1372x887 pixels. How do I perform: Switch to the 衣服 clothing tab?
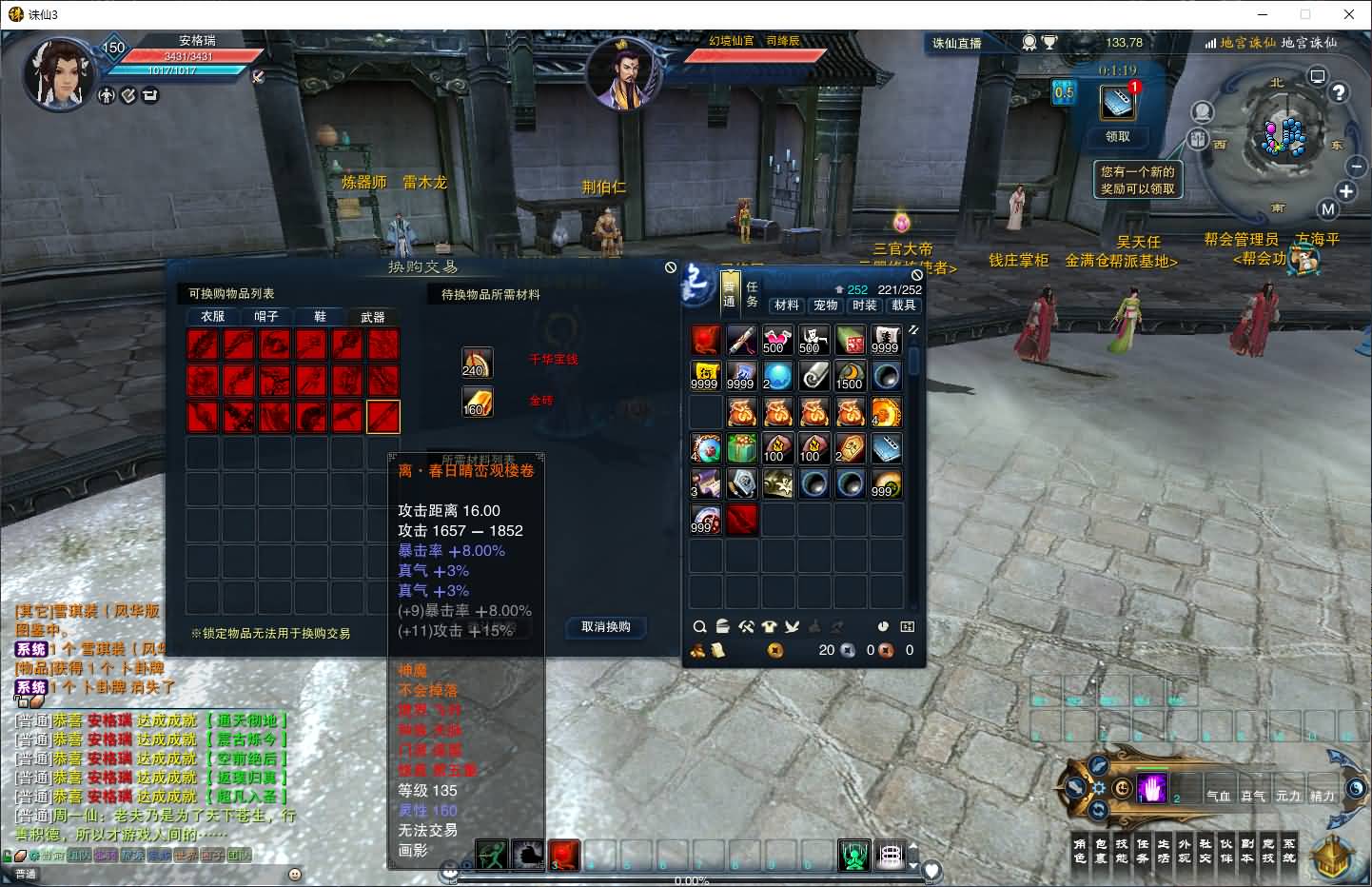click(212, 317)
